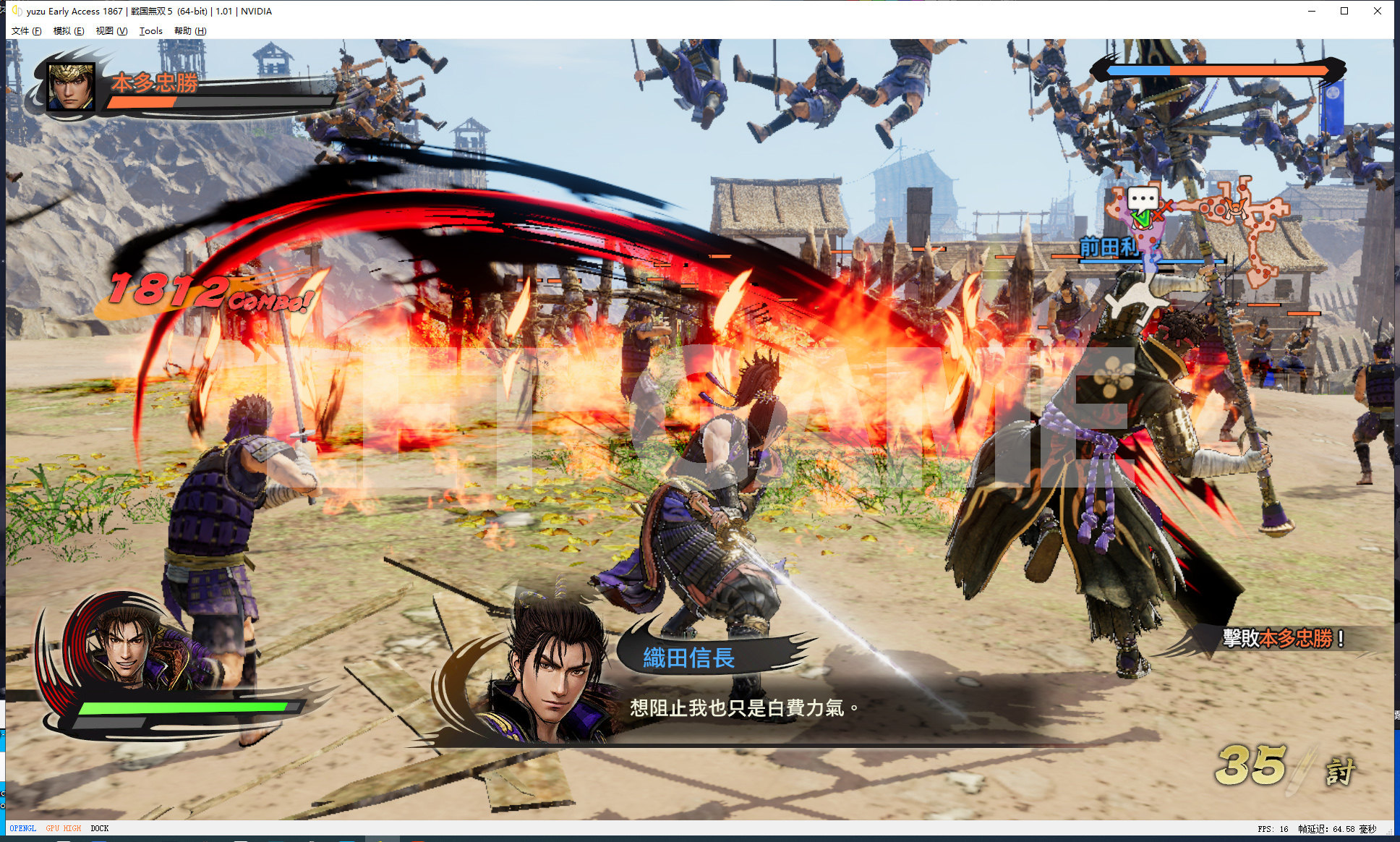Screen dimensions: 1400x842
Task: Open the 帮助 (H) menu
Action: click(x=190, y=31)
